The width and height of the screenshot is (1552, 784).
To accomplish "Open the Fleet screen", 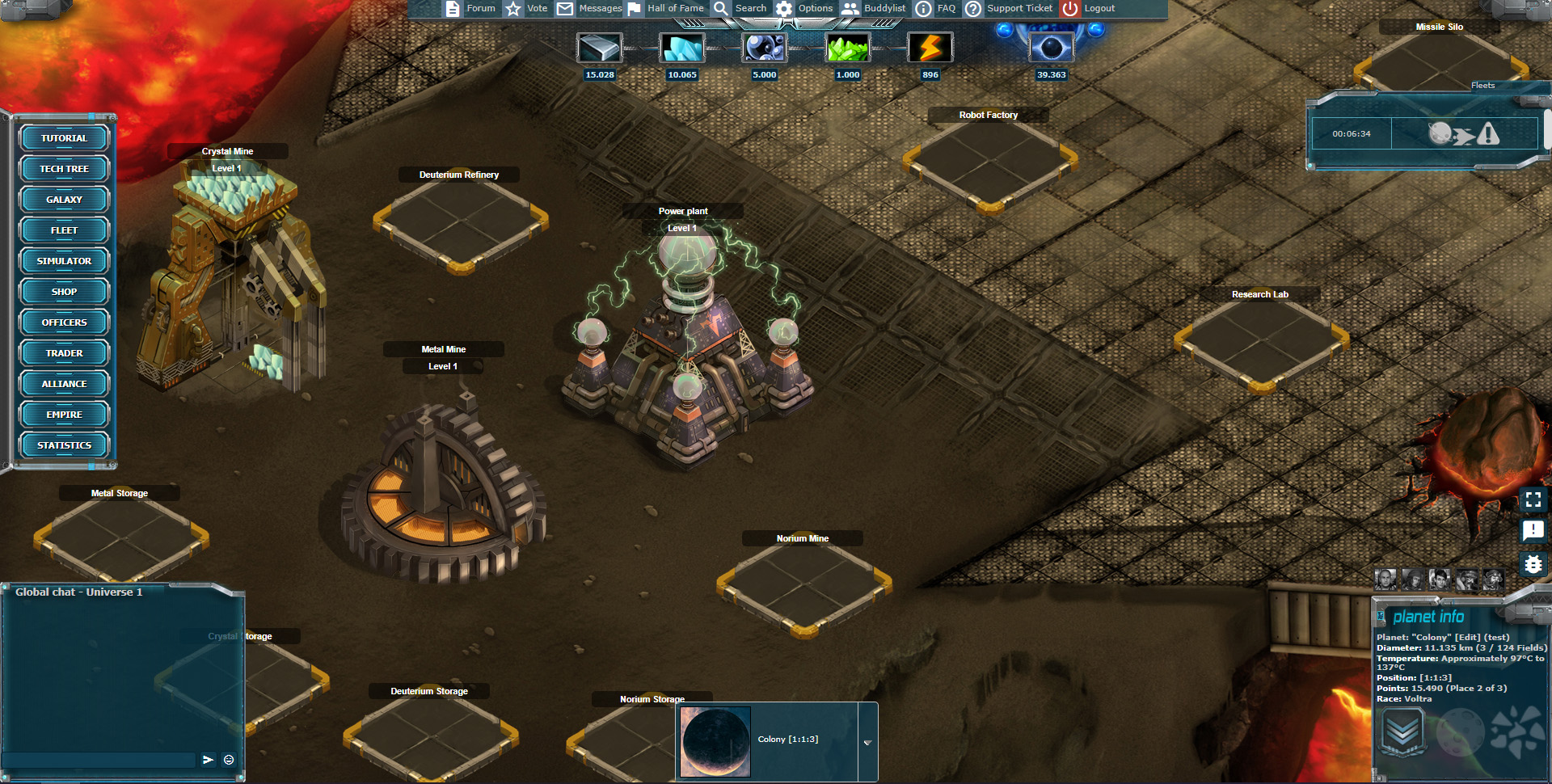I will (x=64, y=230).
